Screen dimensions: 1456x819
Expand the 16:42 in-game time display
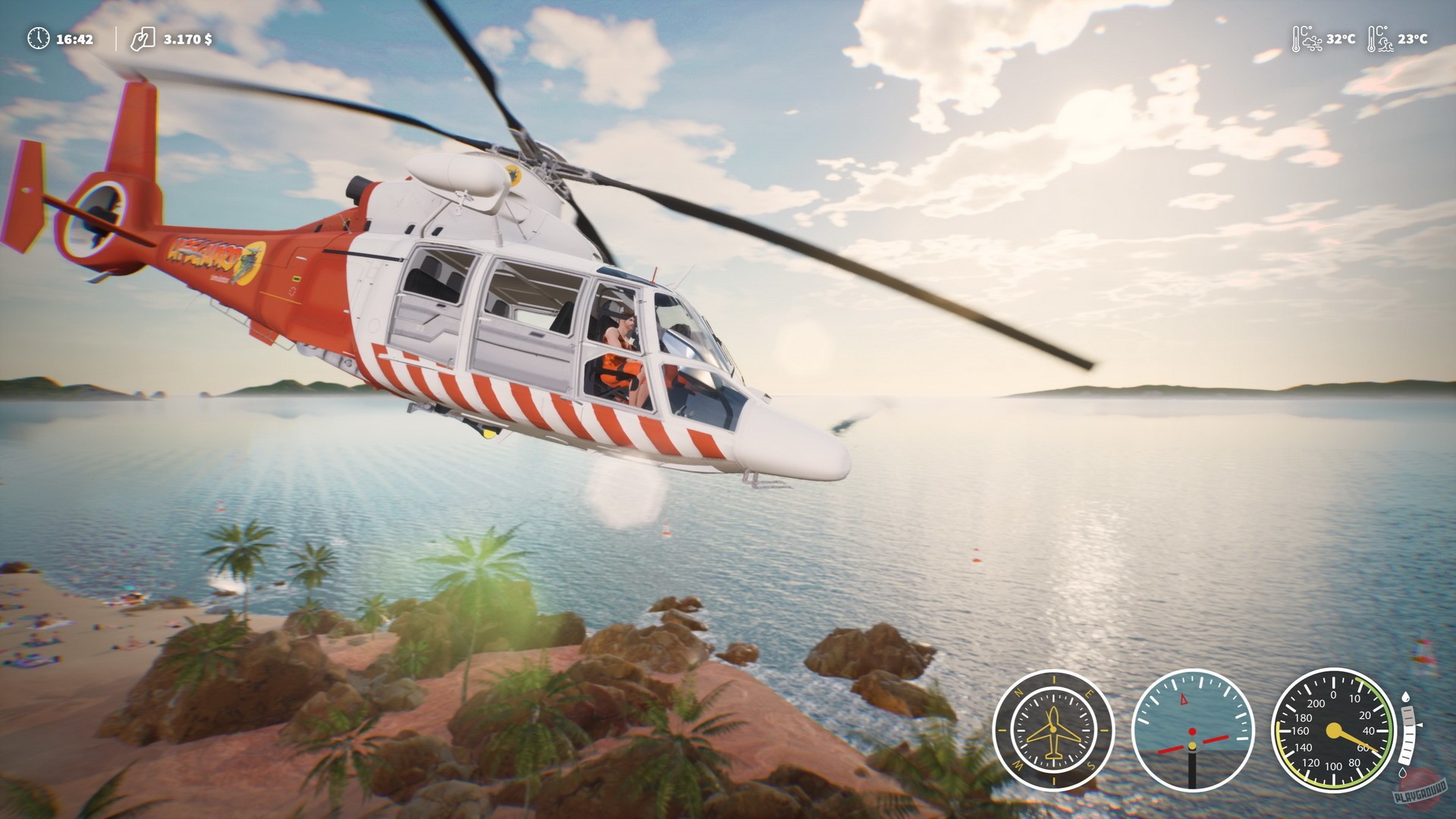click(x=74, y=38)
